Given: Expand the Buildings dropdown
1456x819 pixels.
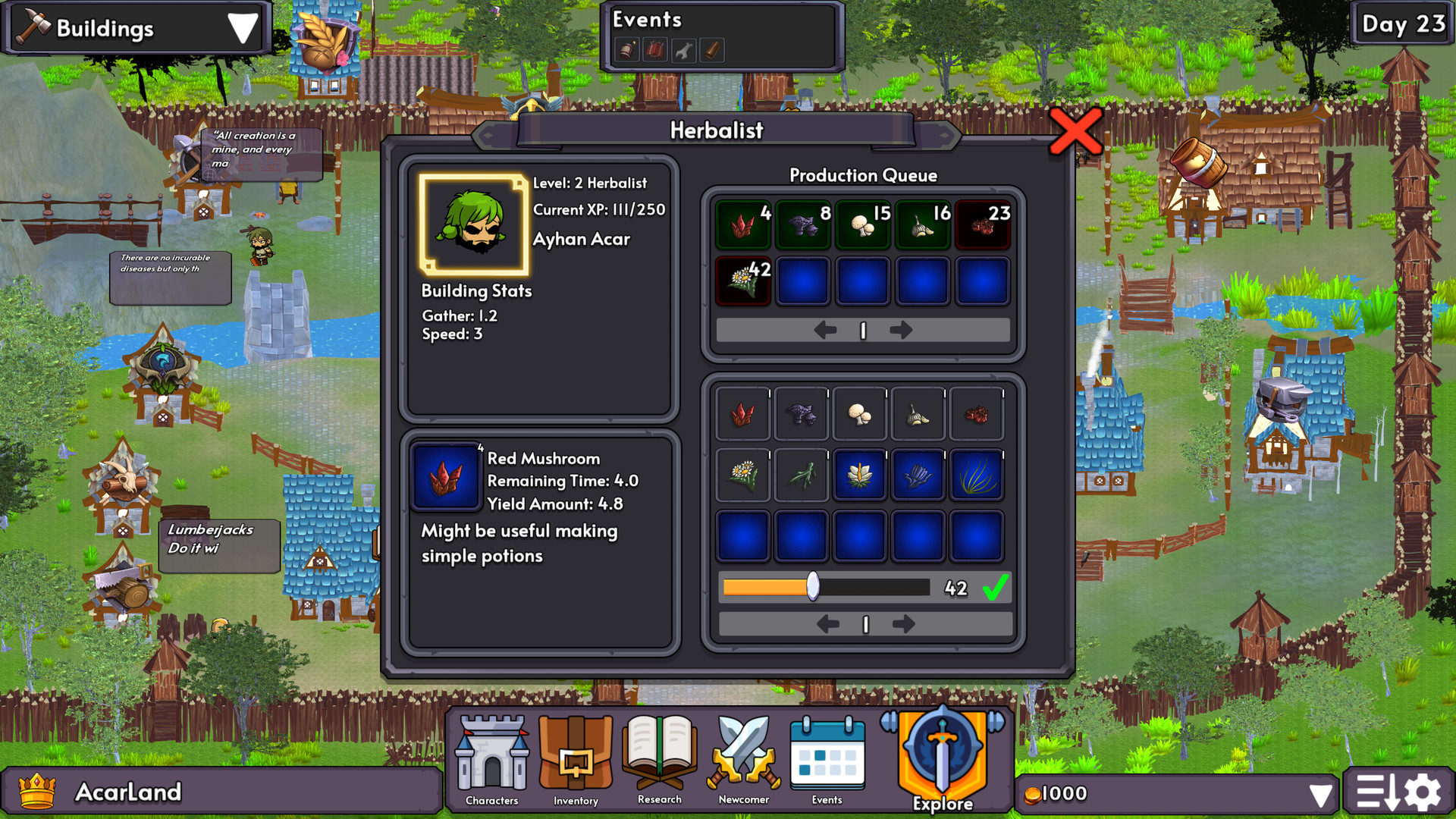Looking at the screenshot, I should point(241,29).
